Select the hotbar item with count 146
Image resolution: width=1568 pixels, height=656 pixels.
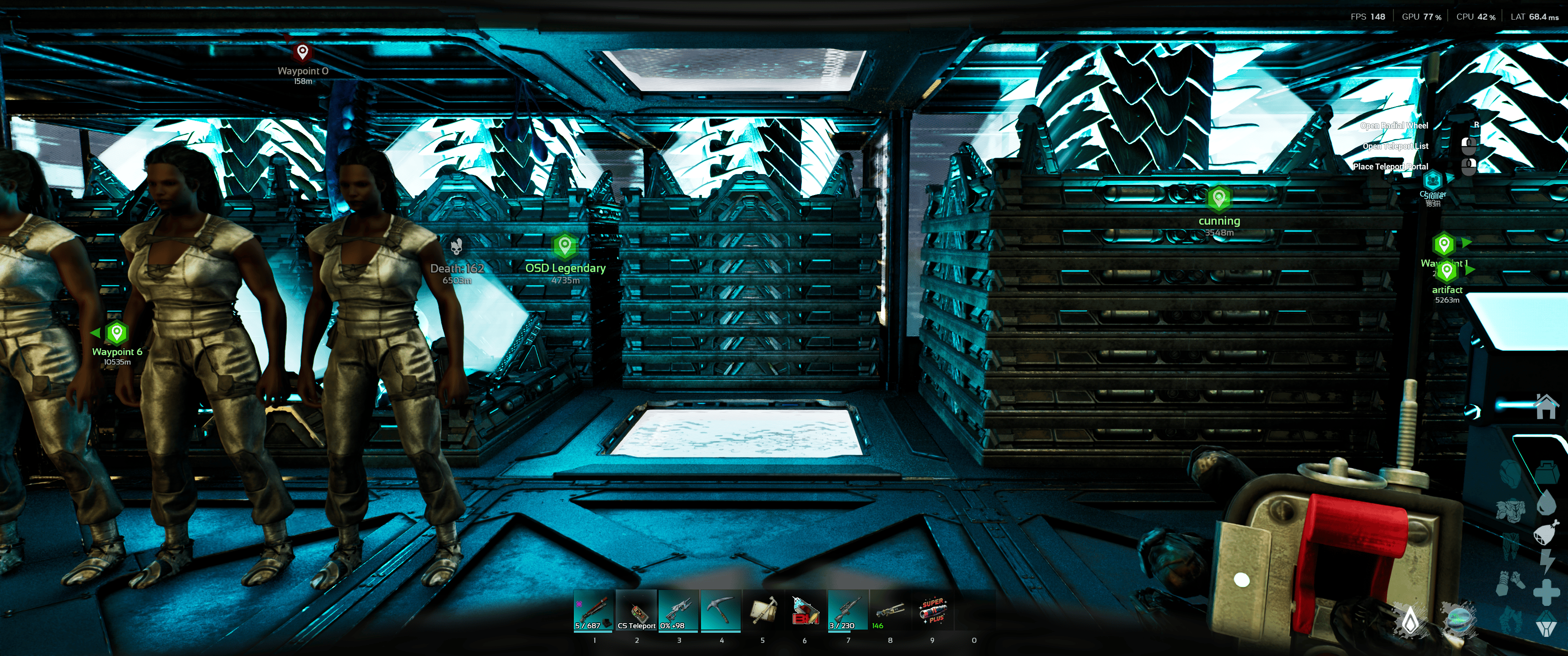890,610
